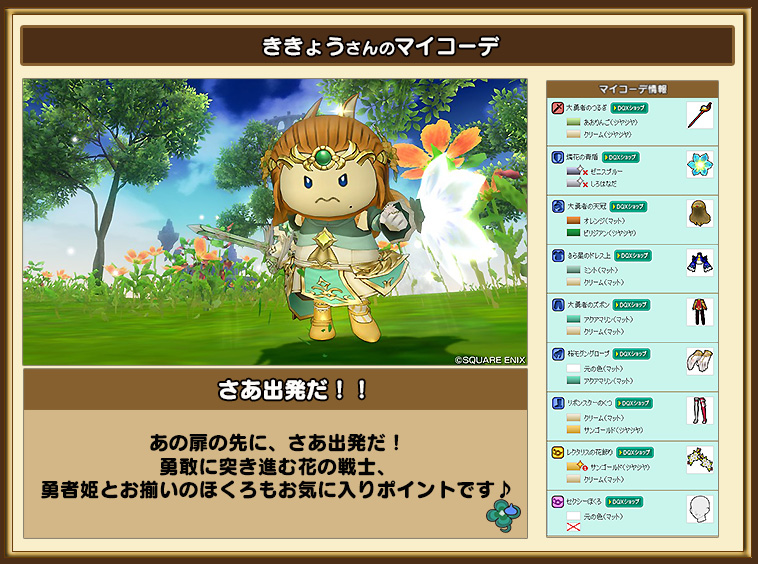The width and height of the screenshot is (758, 564).
Task: View the blue flower shield thumbnail
Action: pos(699,164)
